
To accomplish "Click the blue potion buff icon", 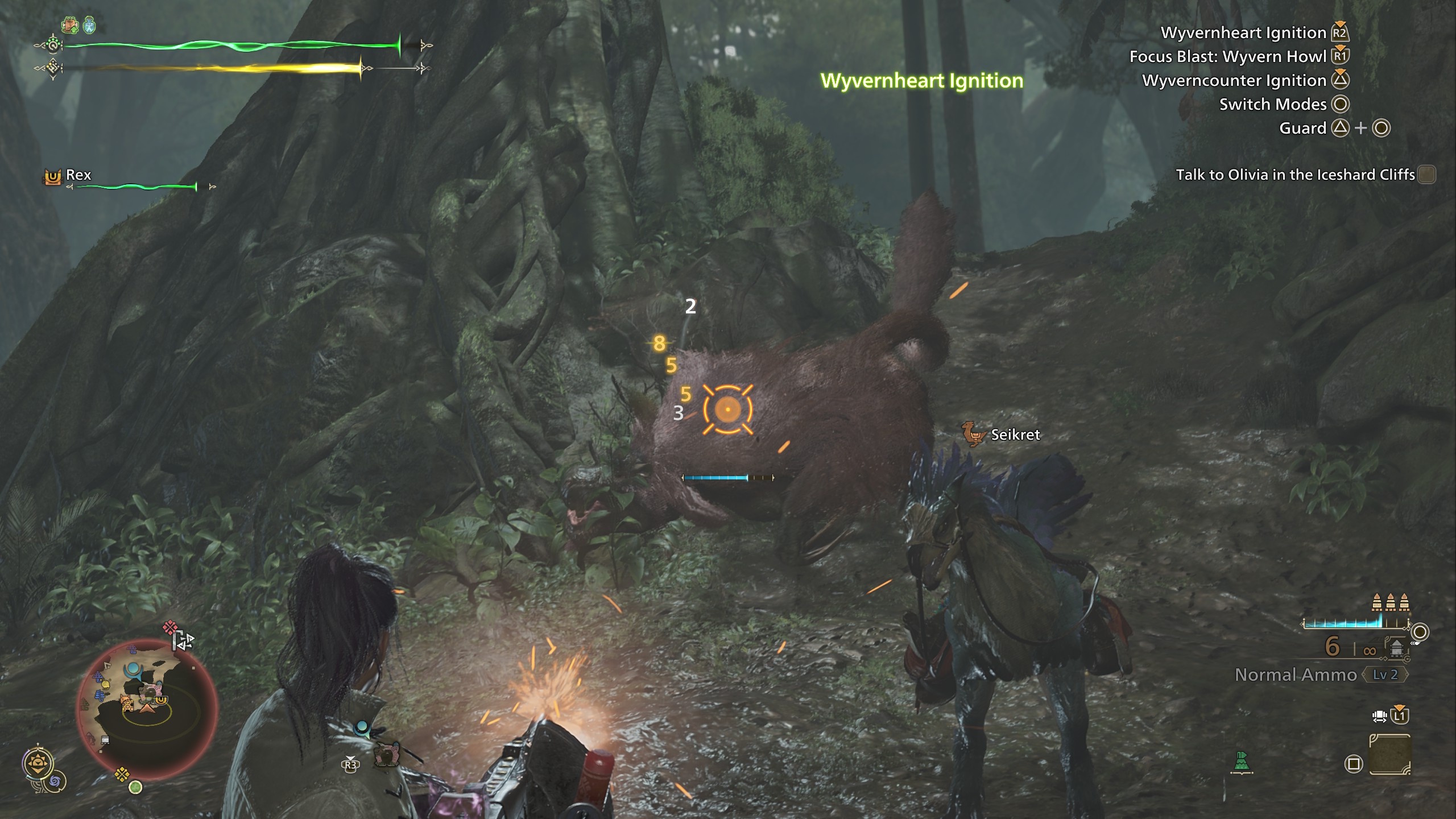I will tap(89, 25).
